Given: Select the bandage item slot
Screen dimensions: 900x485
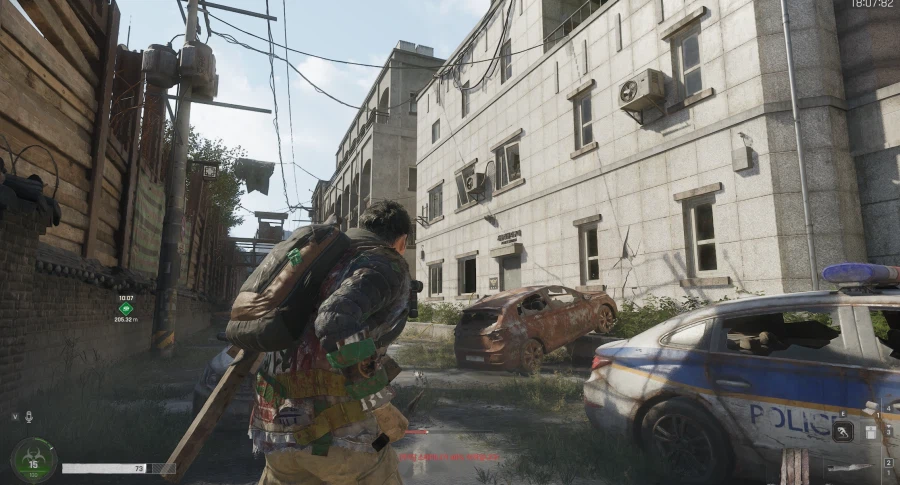Looking at the screenshot, I should tap(870, 408).
